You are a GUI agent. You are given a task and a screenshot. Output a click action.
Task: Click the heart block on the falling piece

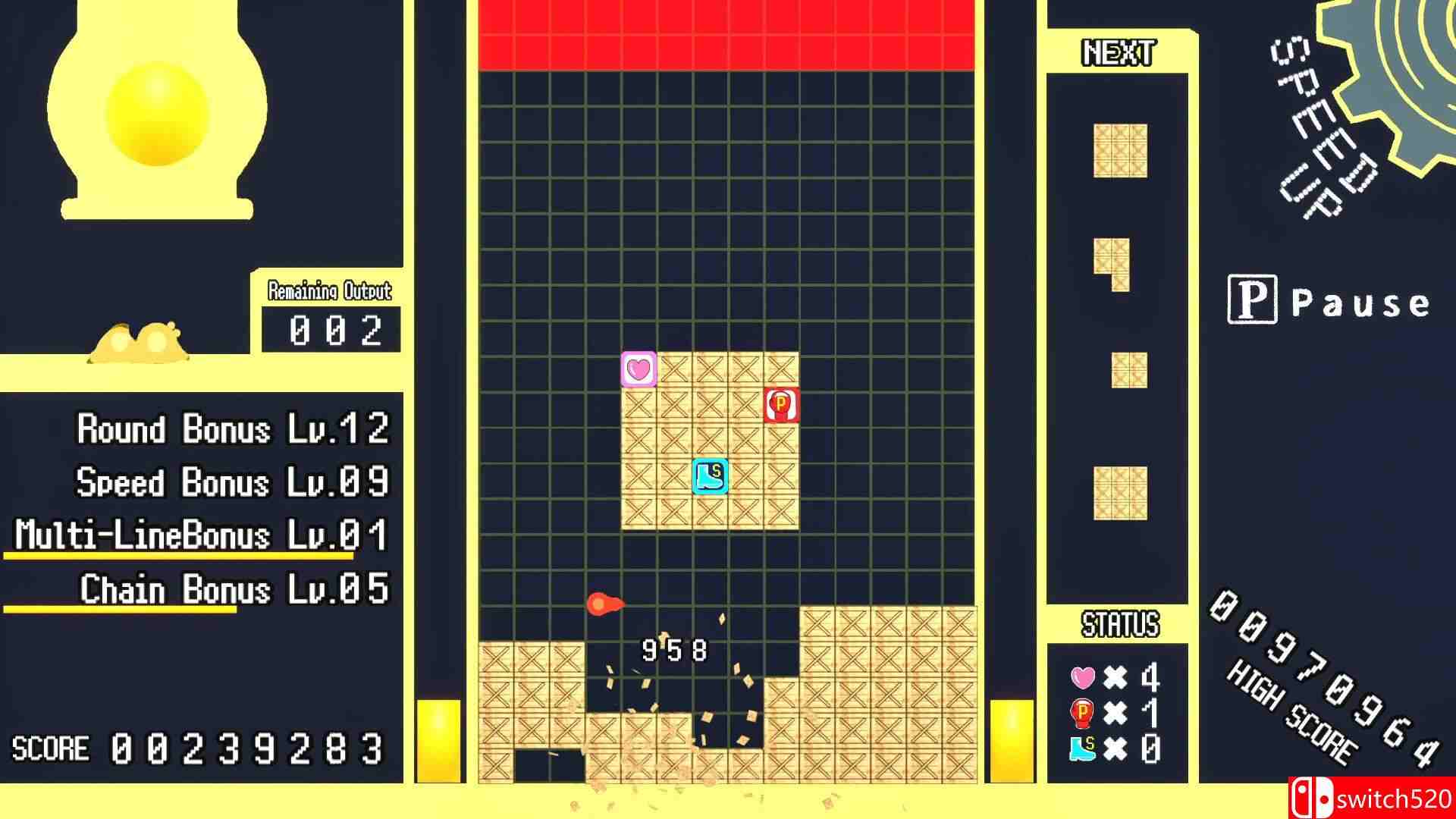point(639,369)
